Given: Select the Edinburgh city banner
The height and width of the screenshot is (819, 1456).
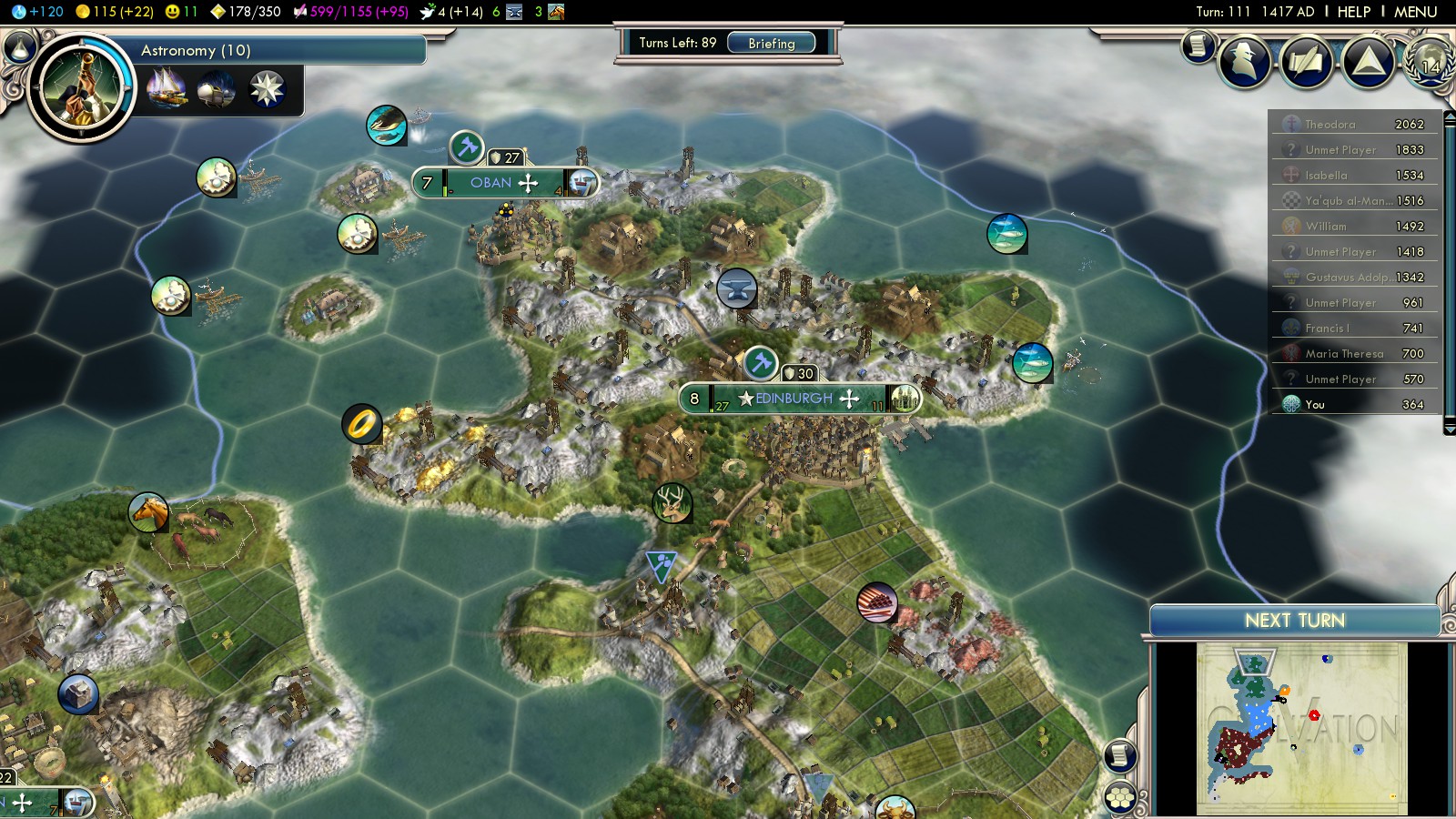Looking at the screenshot, I should click(794, 399).
